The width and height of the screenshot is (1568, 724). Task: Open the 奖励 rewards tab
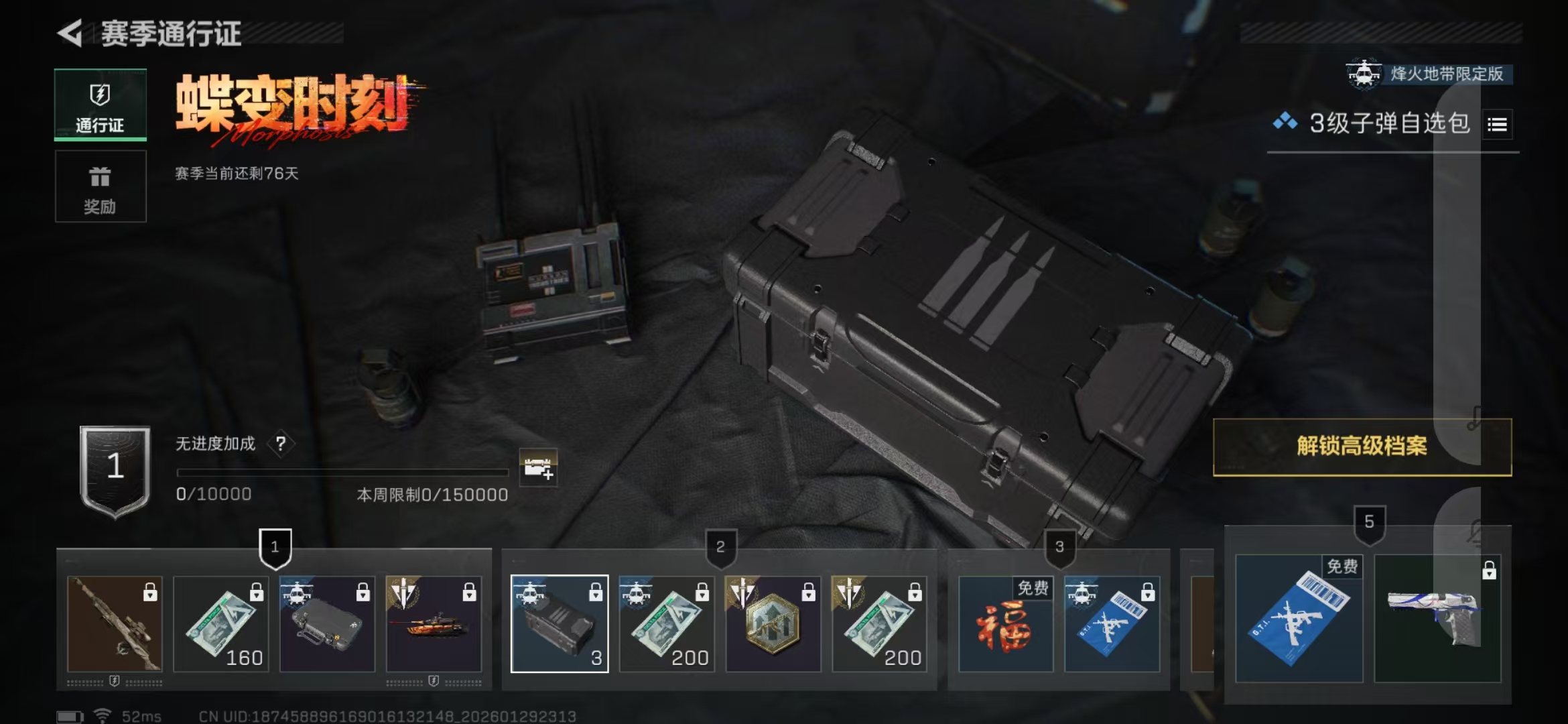coord(101,186)
